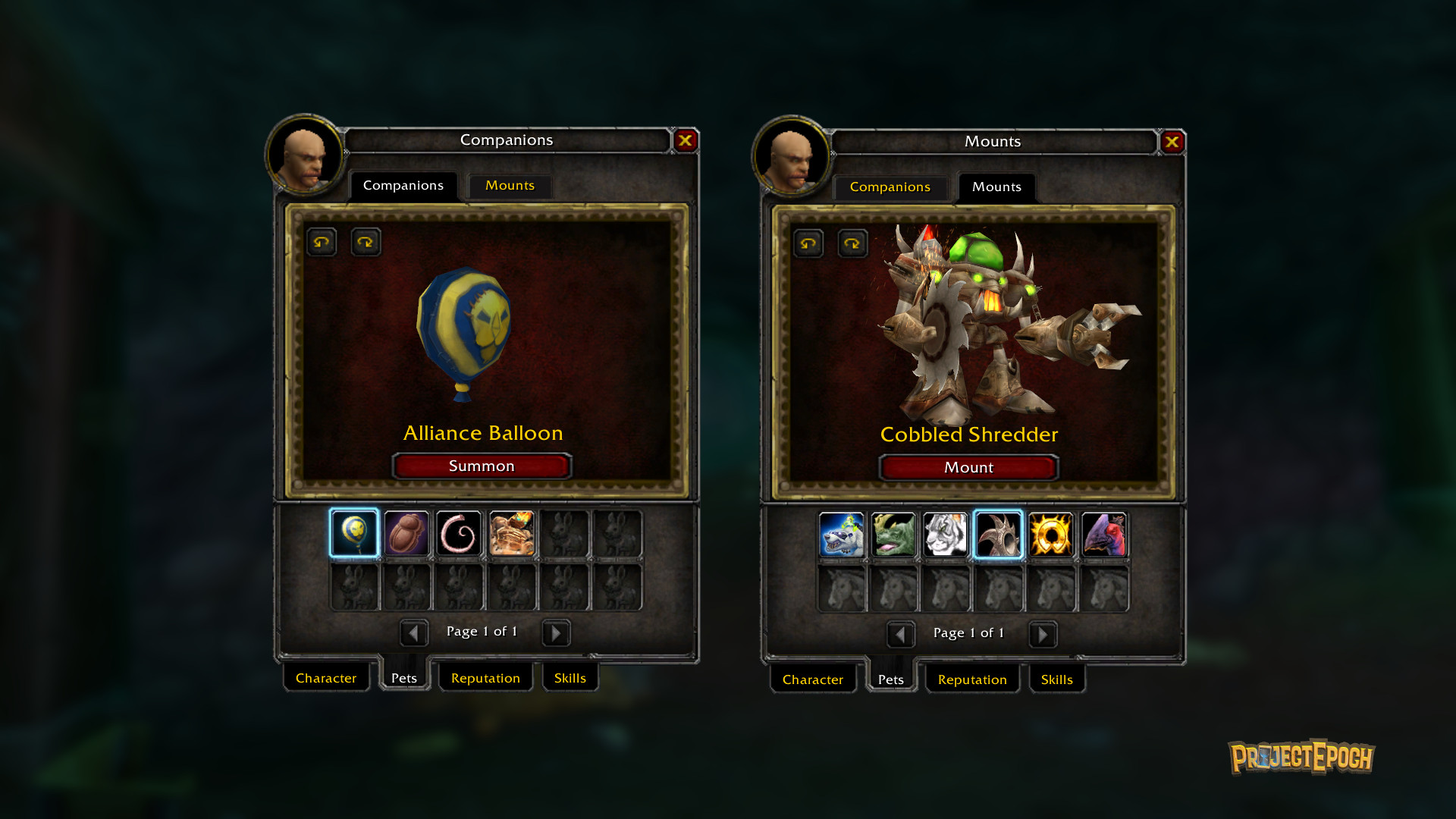Close the Mounts window

pyautogui.click(x=1172, y=142)
